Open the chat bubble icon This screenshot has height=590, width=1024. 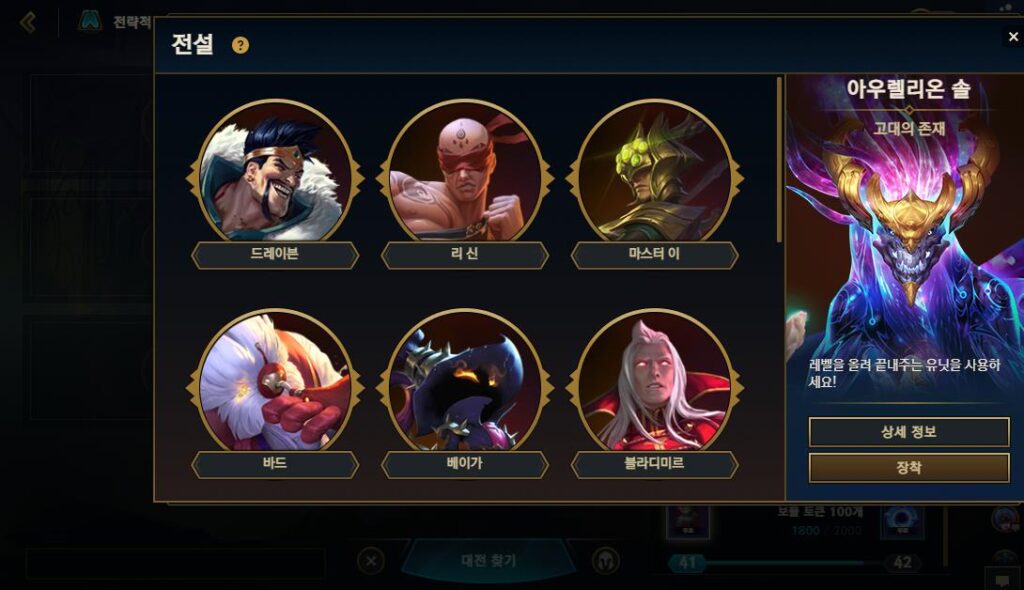[1001, 579]
